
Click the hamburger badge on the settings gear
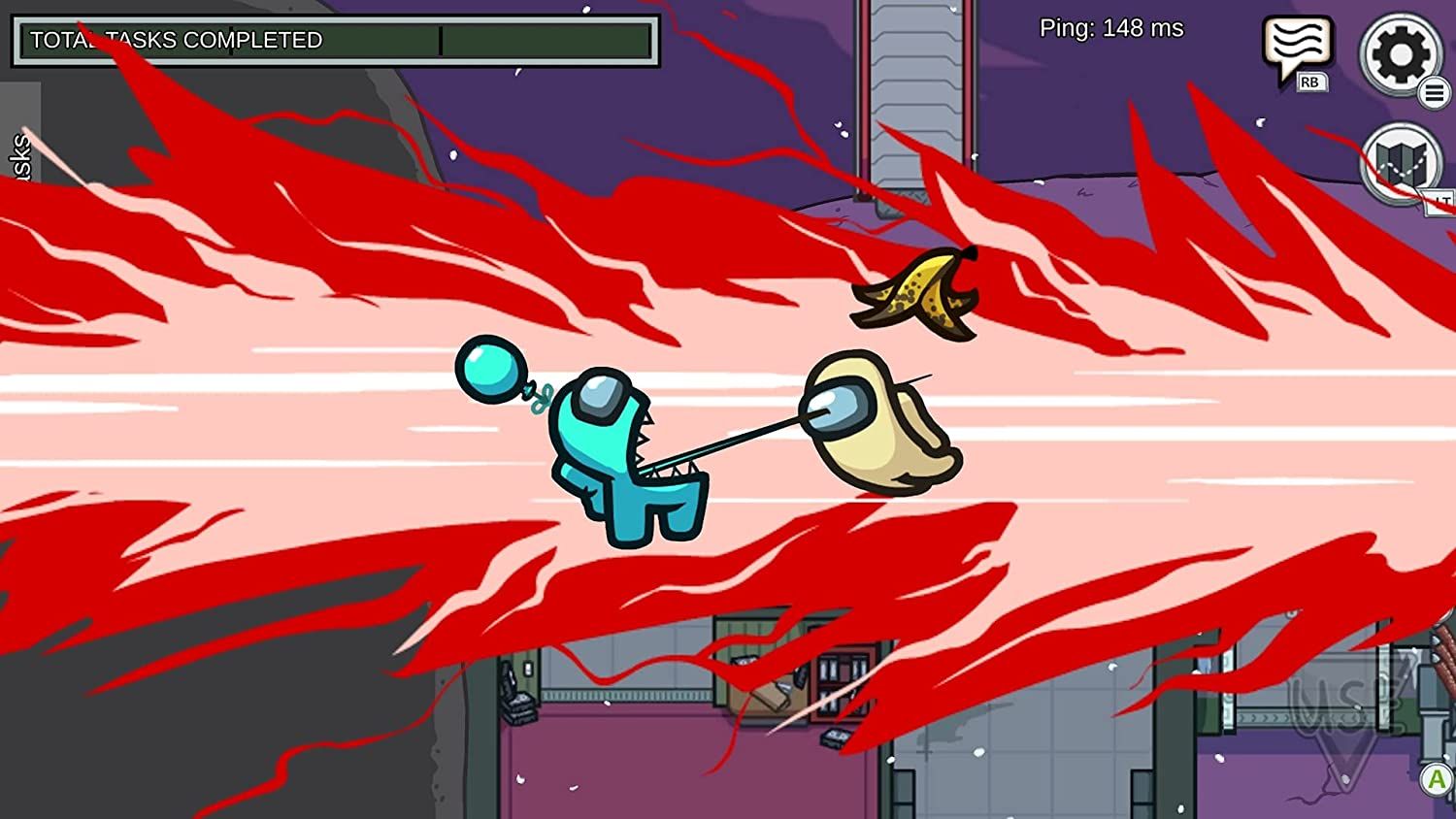point(1435,94)
